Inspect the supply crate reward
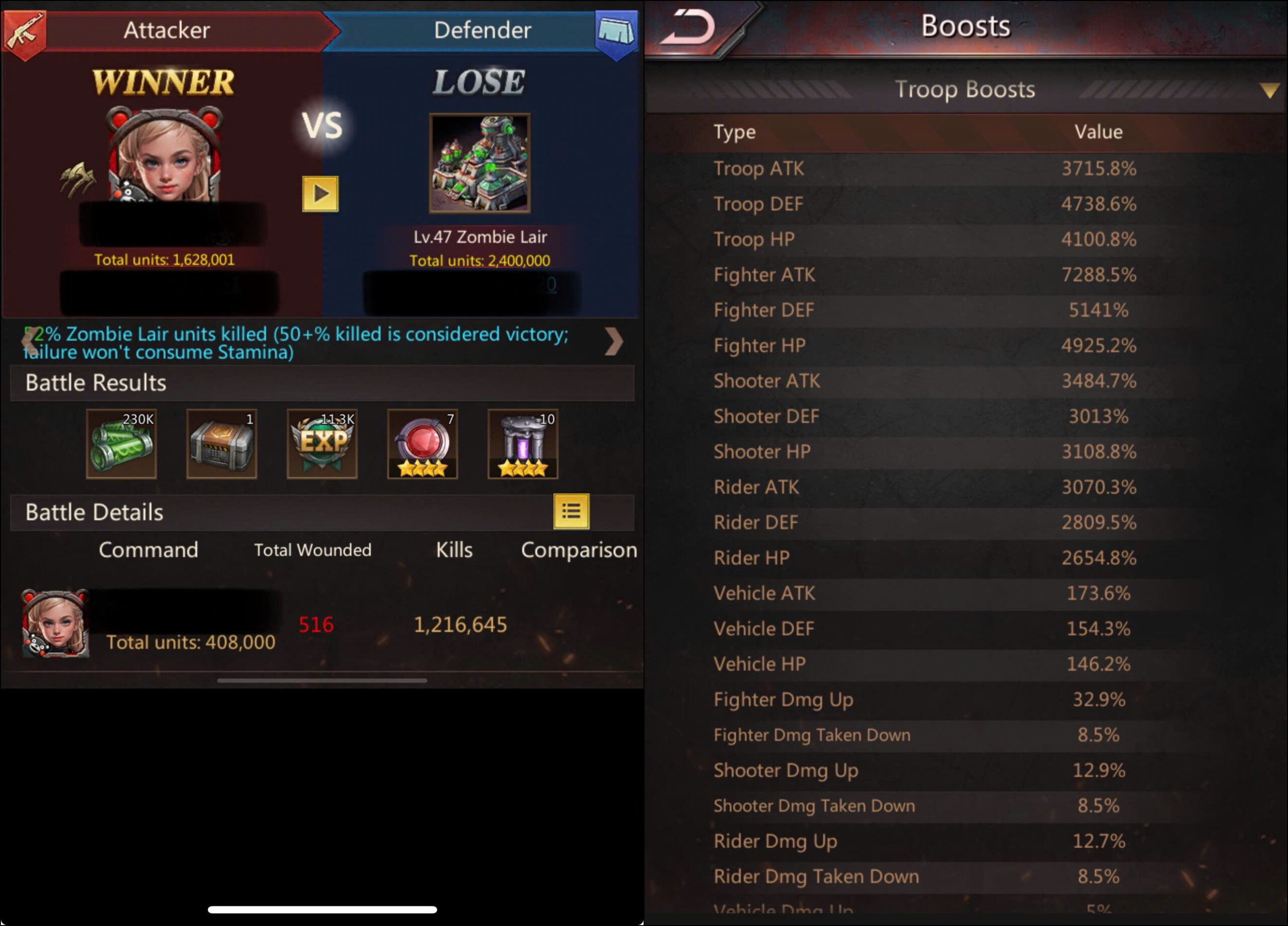The image size is (1288, 926). (x=221, y=444)
